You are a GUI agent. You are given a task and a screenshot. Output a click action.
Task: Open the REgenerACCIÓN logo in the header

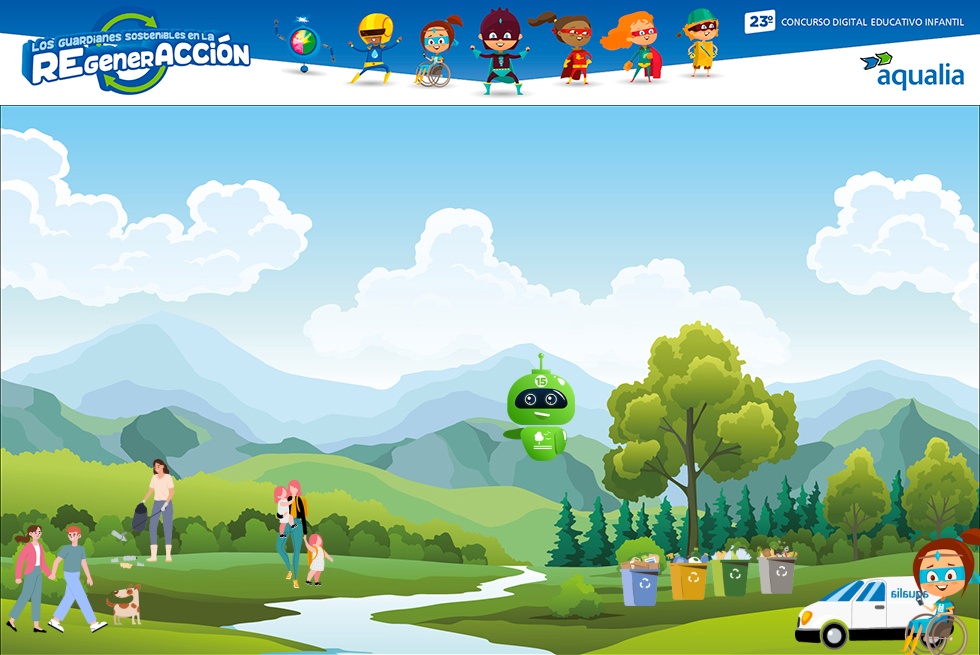138,55
